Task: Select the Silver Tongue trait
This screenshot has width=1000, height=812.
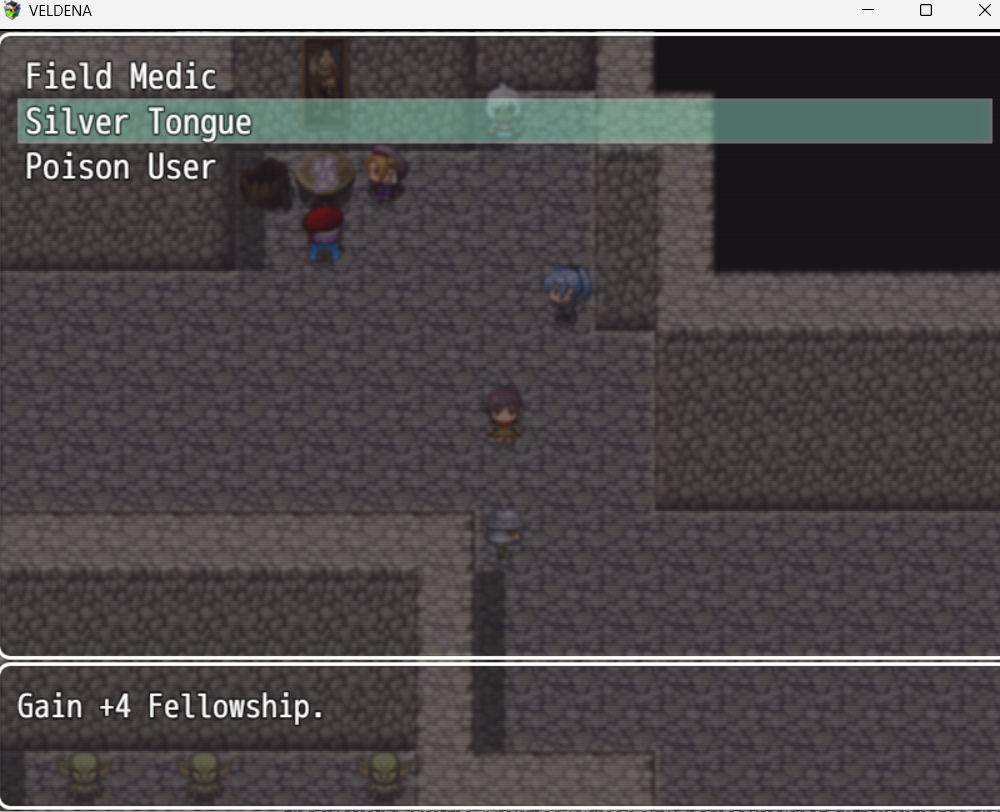Action: pyautogui.click(x=138, y=122)
